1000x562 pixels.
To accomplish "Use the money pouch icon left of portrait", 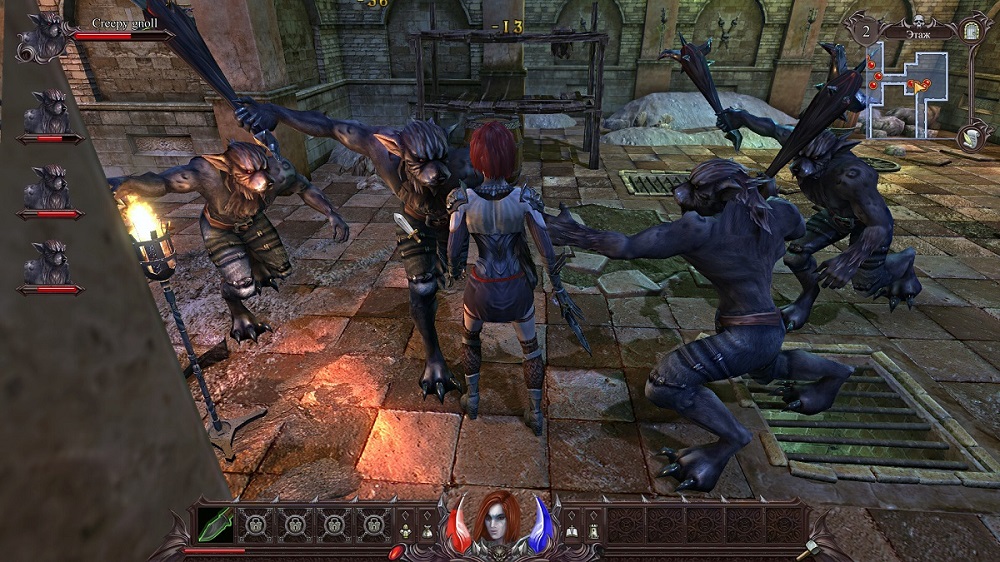I will tap(426, 534).
